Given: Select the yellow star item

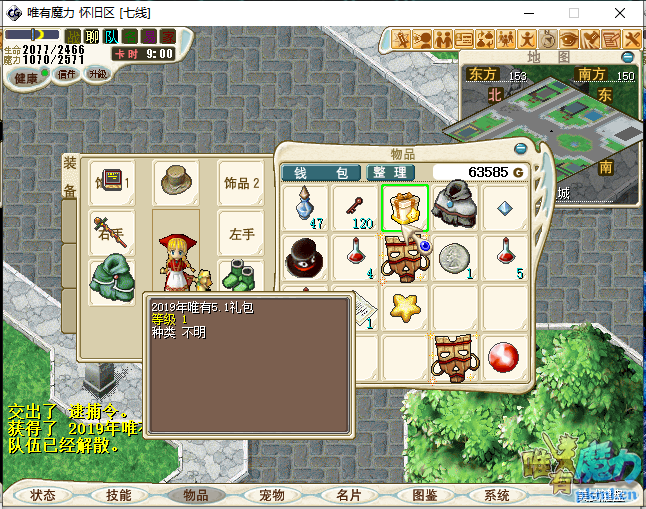Looking at the screenshot, I should (x=405, y=308).
